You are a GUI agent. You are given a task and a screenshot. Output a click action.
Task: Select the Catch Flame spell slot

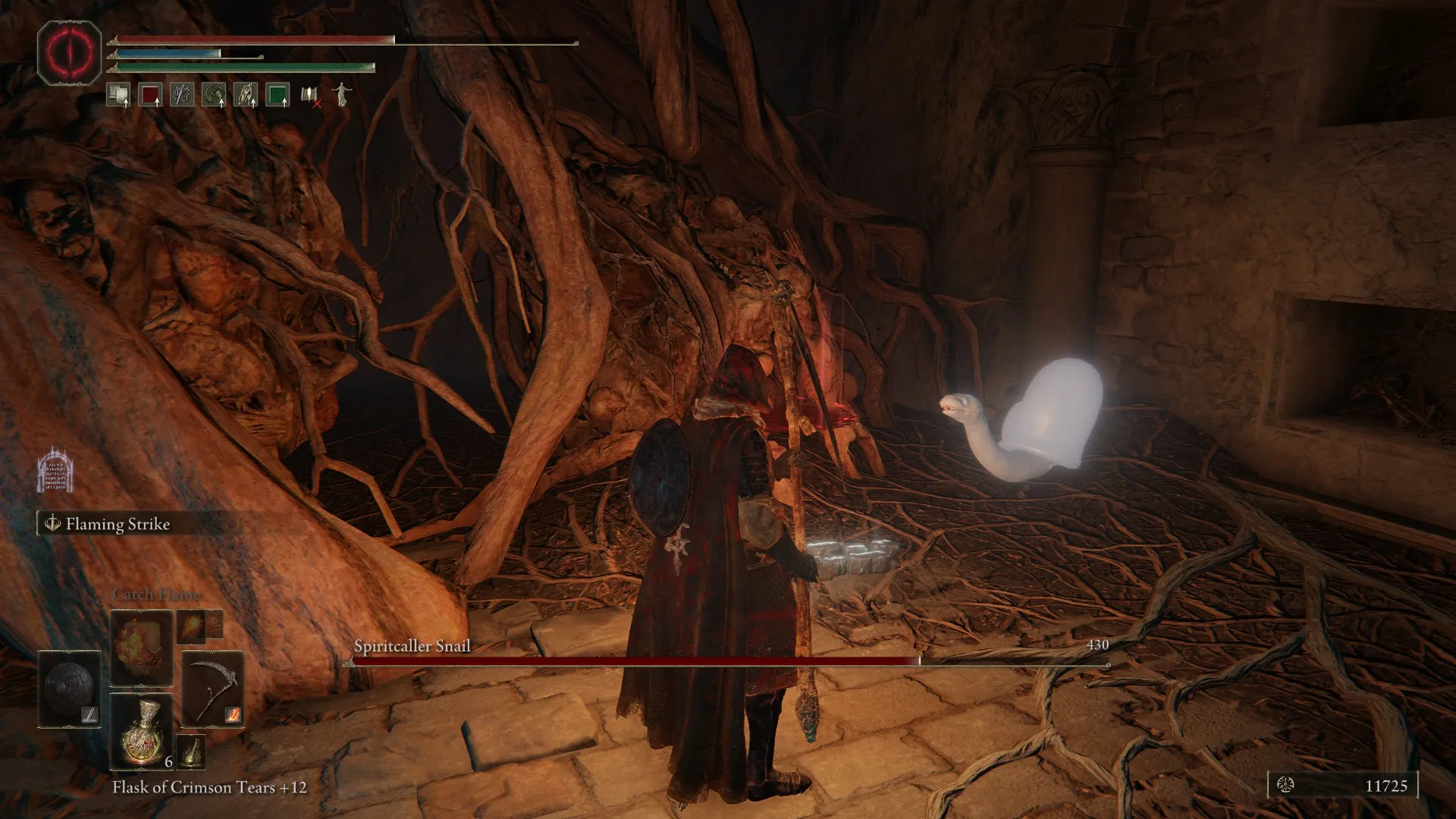[x=143, y=648]
